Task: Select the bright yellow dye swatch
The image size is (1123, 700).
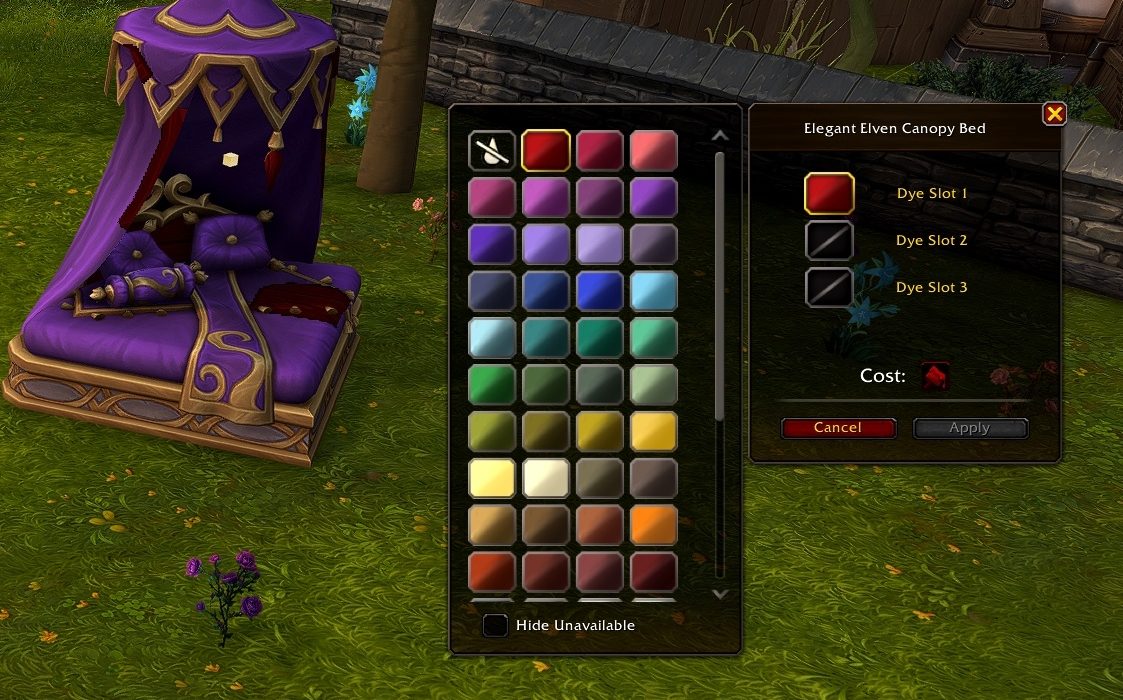Action: [654, 431]
